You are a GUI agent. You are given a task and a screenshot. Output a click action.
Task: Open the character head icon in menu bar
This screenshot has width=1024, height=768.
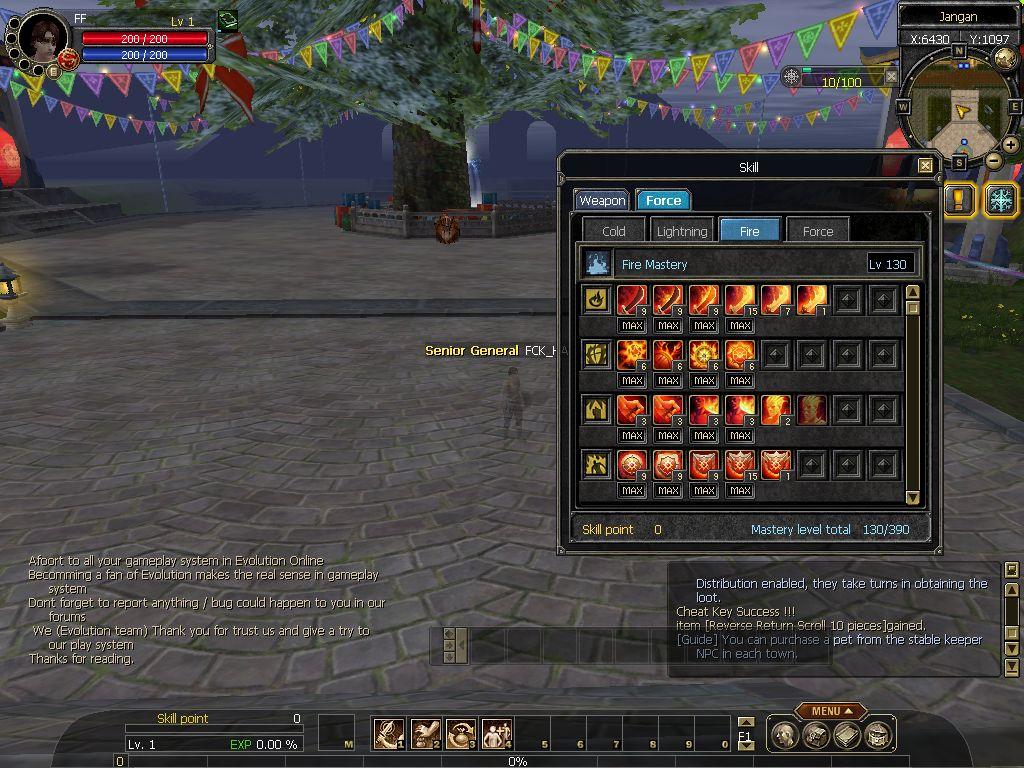(786, 735)
